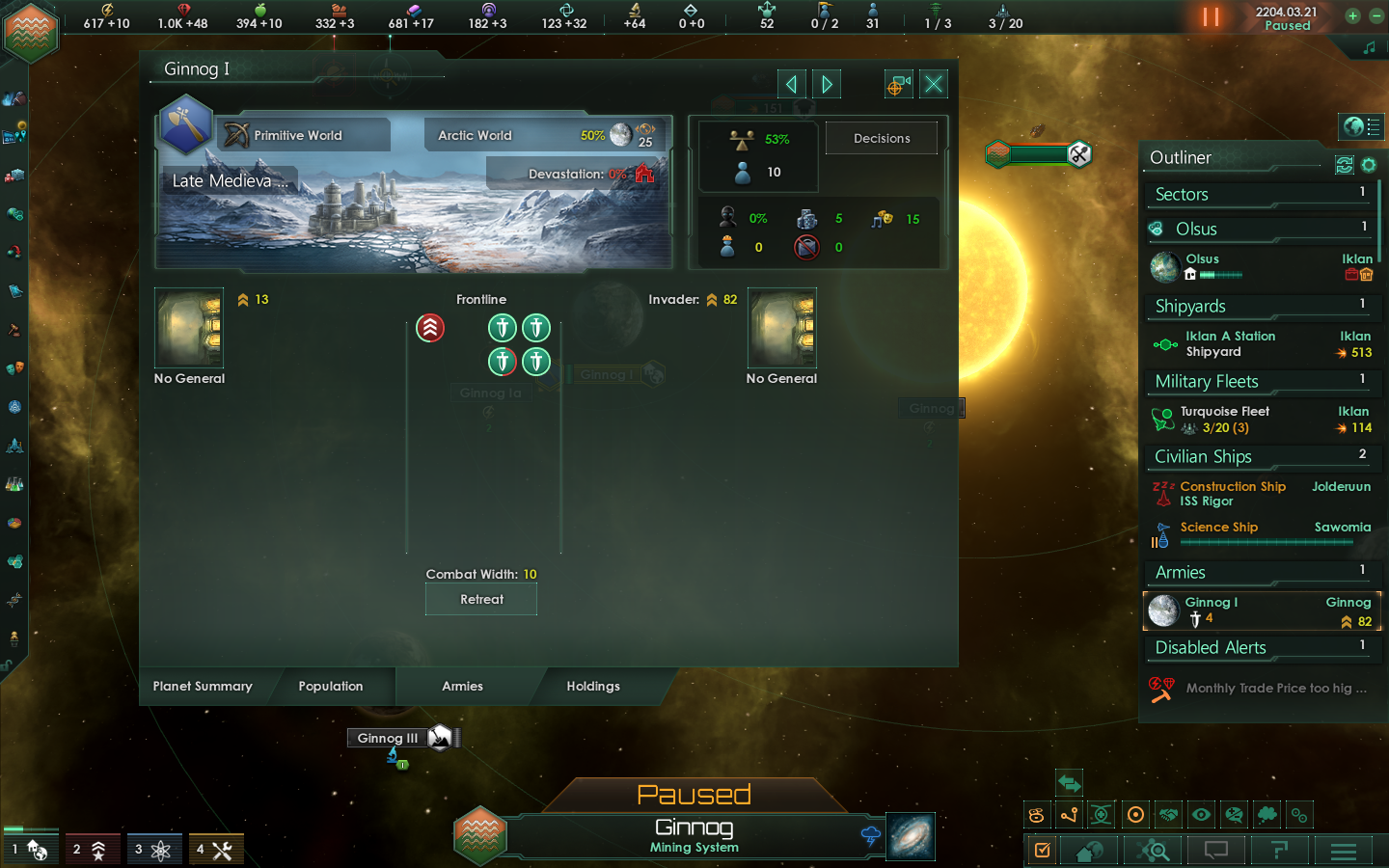Viewport: 1389px width, 868px height.
Task: Select the diplomacy handshake map mode icon
Action: click(1168, 815)
